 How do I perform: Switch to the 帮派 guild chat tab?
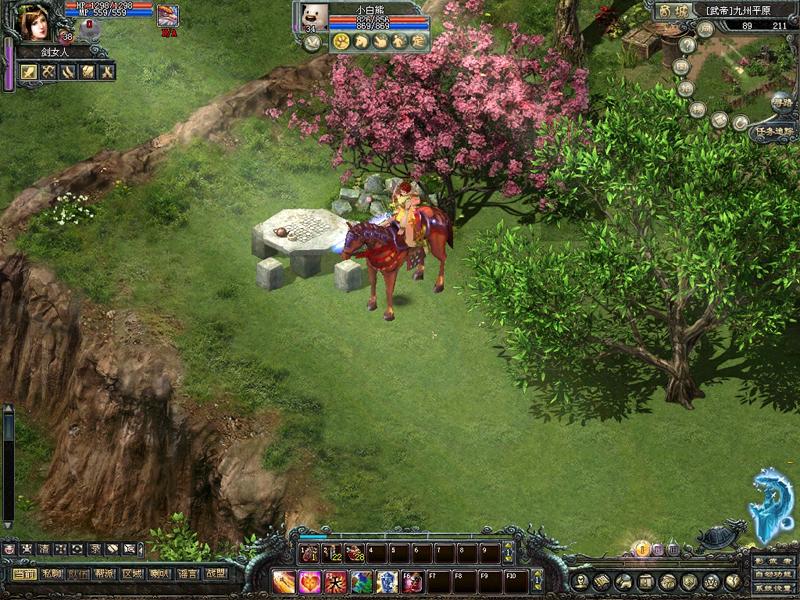(106, 574)
